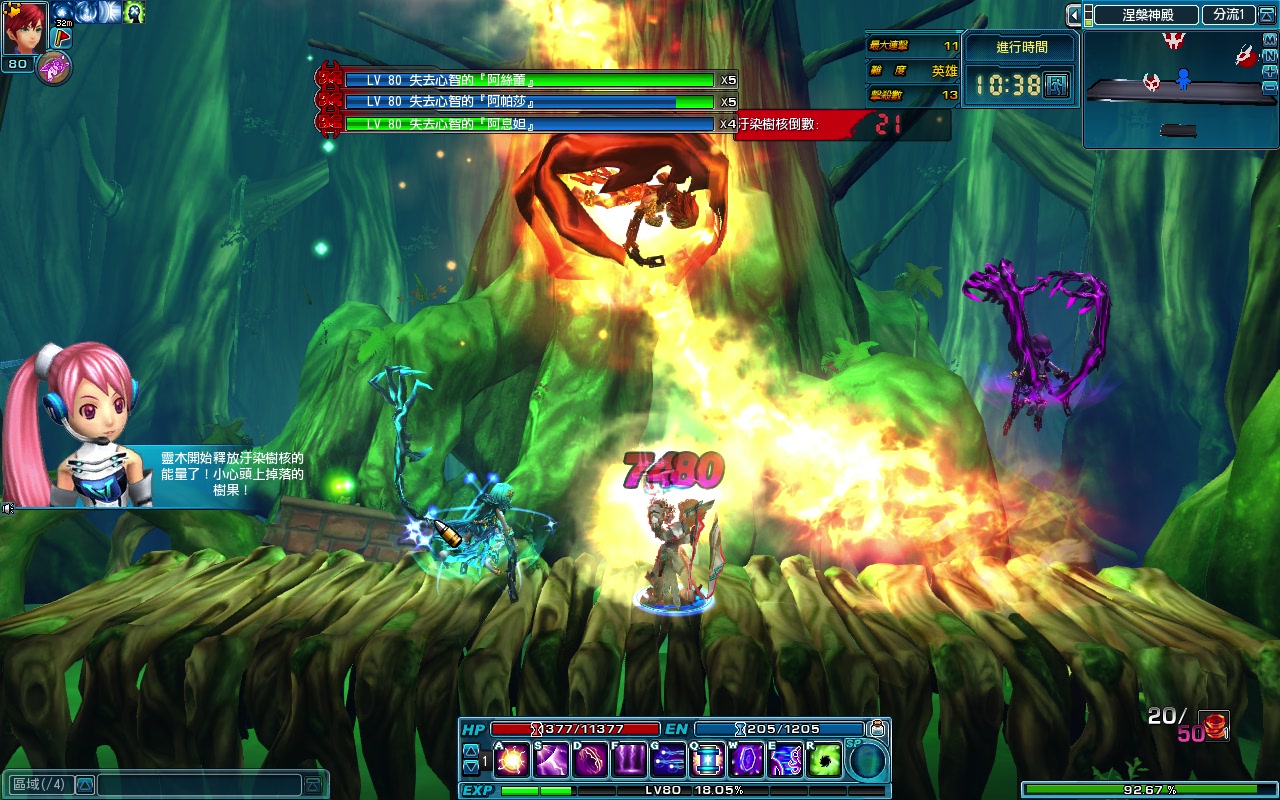The image size is (1280, 800).
Task: Zoom in the minimap with plus button
Action: pyautogui.click(x=1270, y=72)
